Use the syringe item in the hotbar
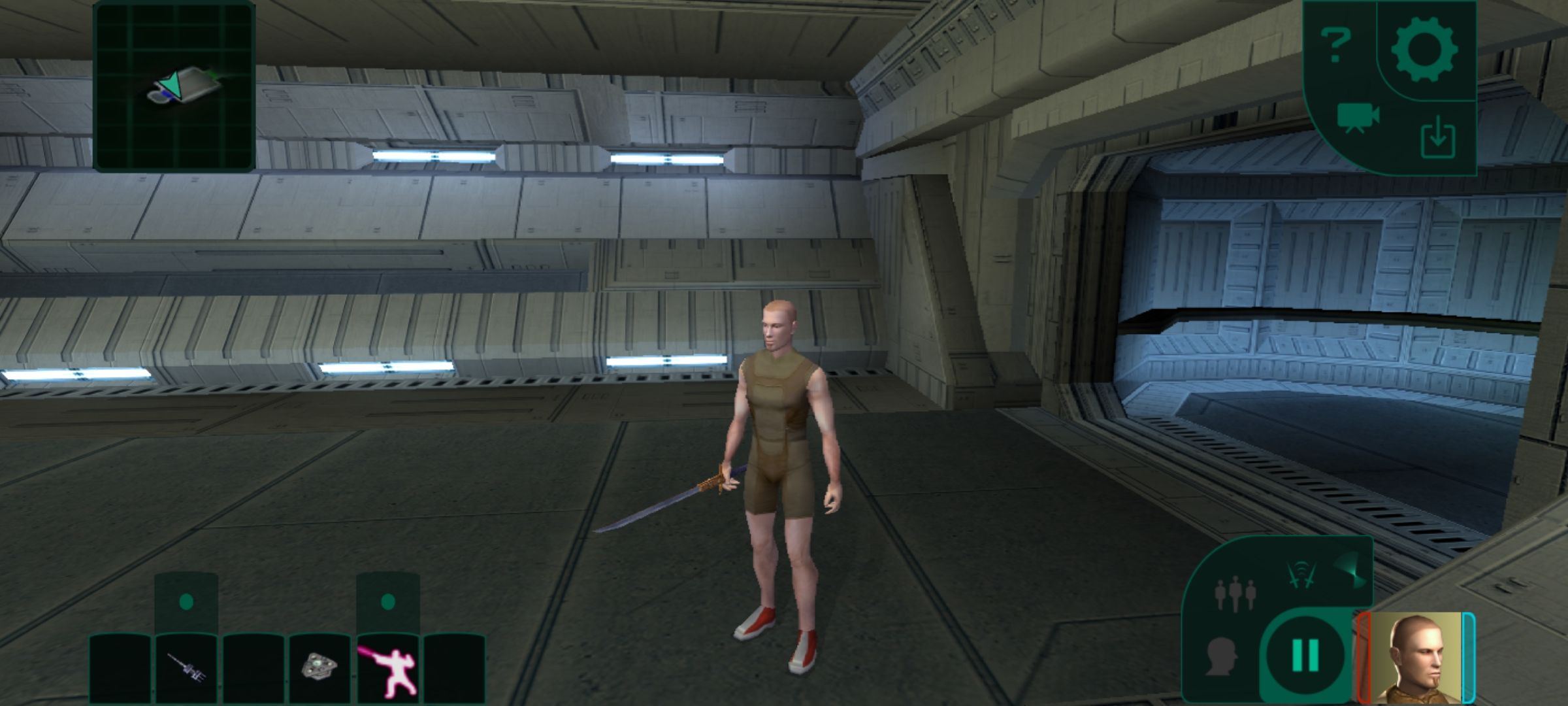The width and height of the screenshot is (1568, 706). pyautogui.click(x=186, y=668)
